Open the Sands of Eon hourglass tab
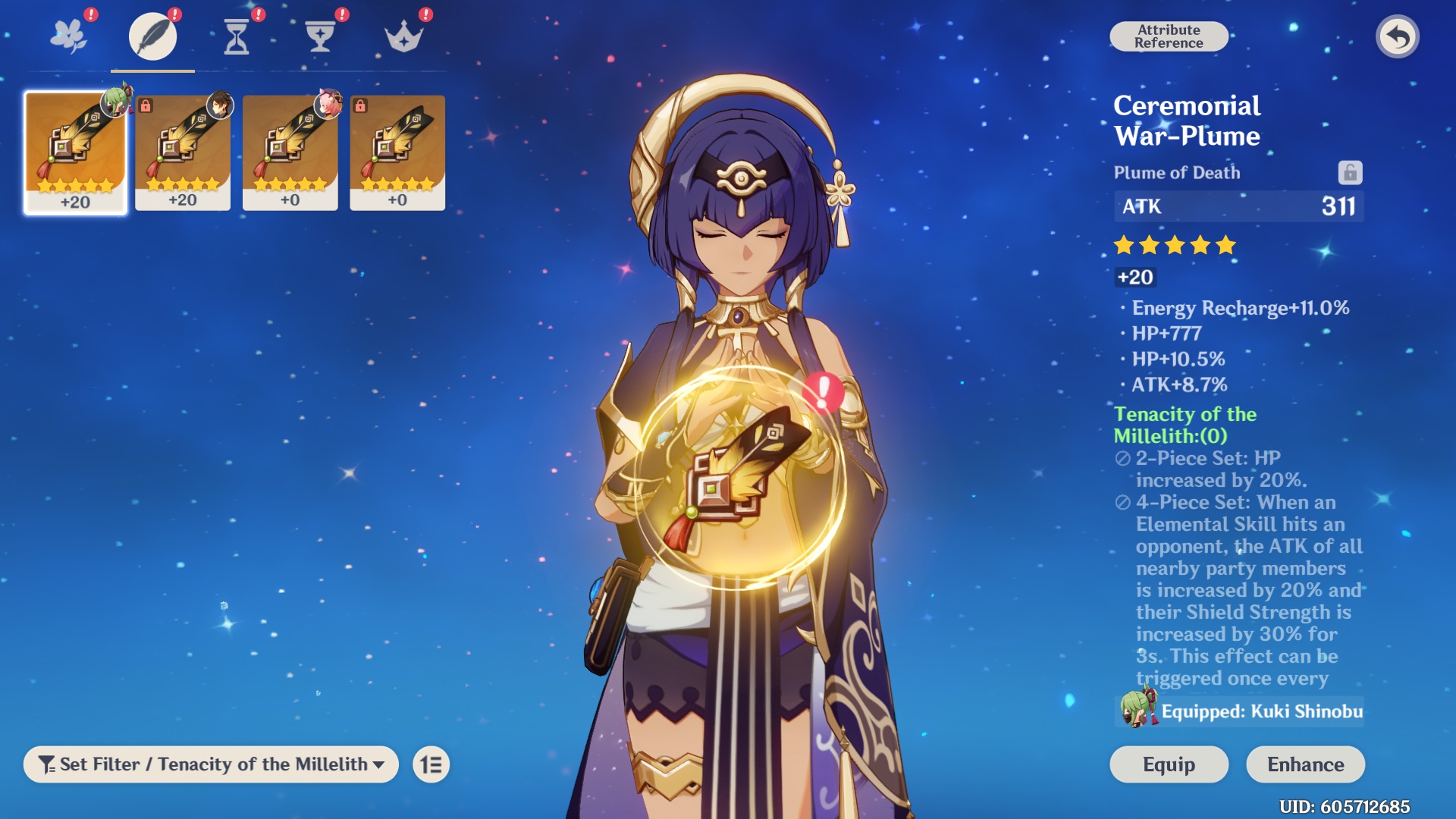This screenshot has height=819, width=1456. tap(237, 36)
